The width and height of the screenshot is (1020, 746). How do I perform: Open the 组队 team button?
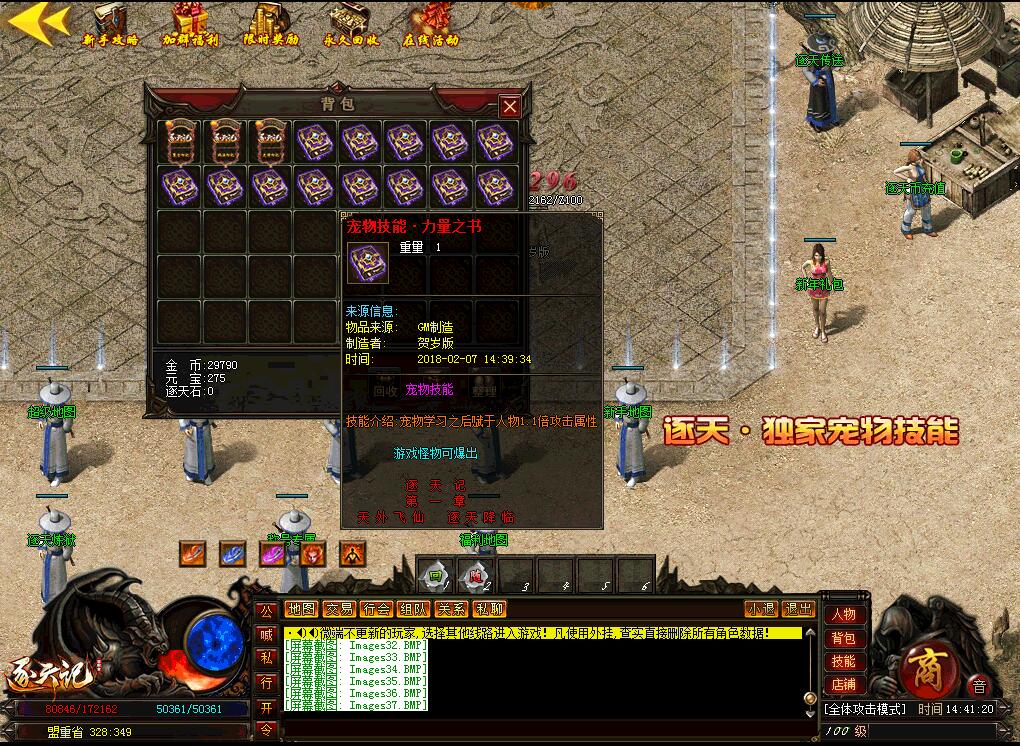tap(414, 609)
